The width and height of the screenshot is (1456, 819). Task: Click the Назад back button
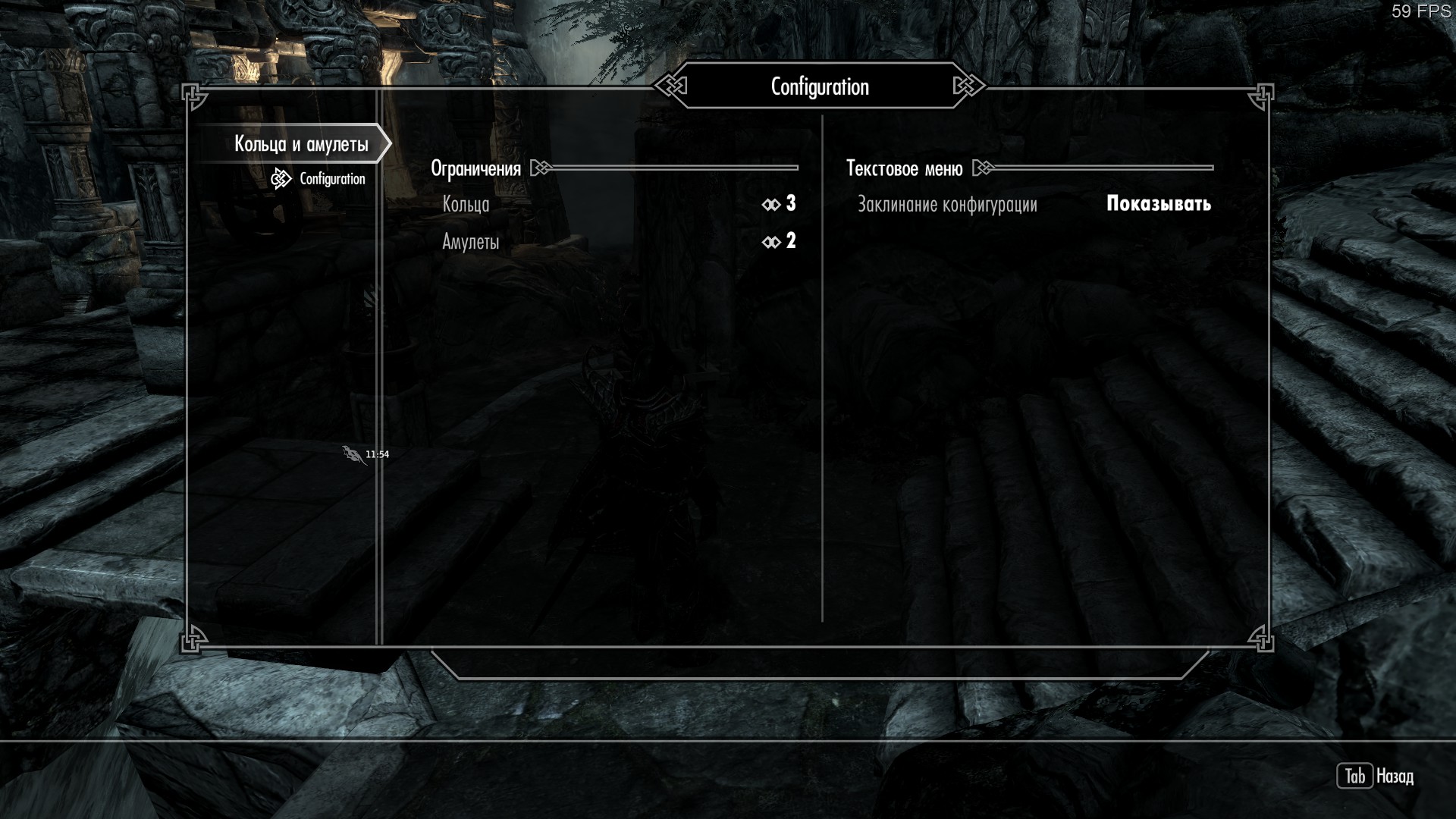click(1376, 776)
